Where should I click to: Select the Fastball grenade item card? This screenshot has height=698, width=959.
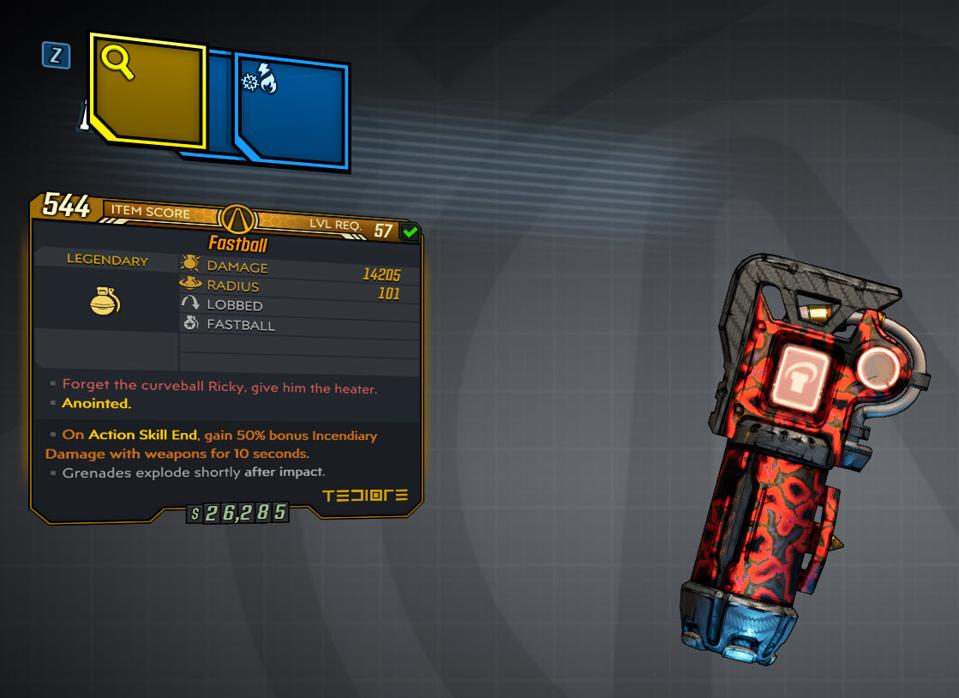click(227, 355)
